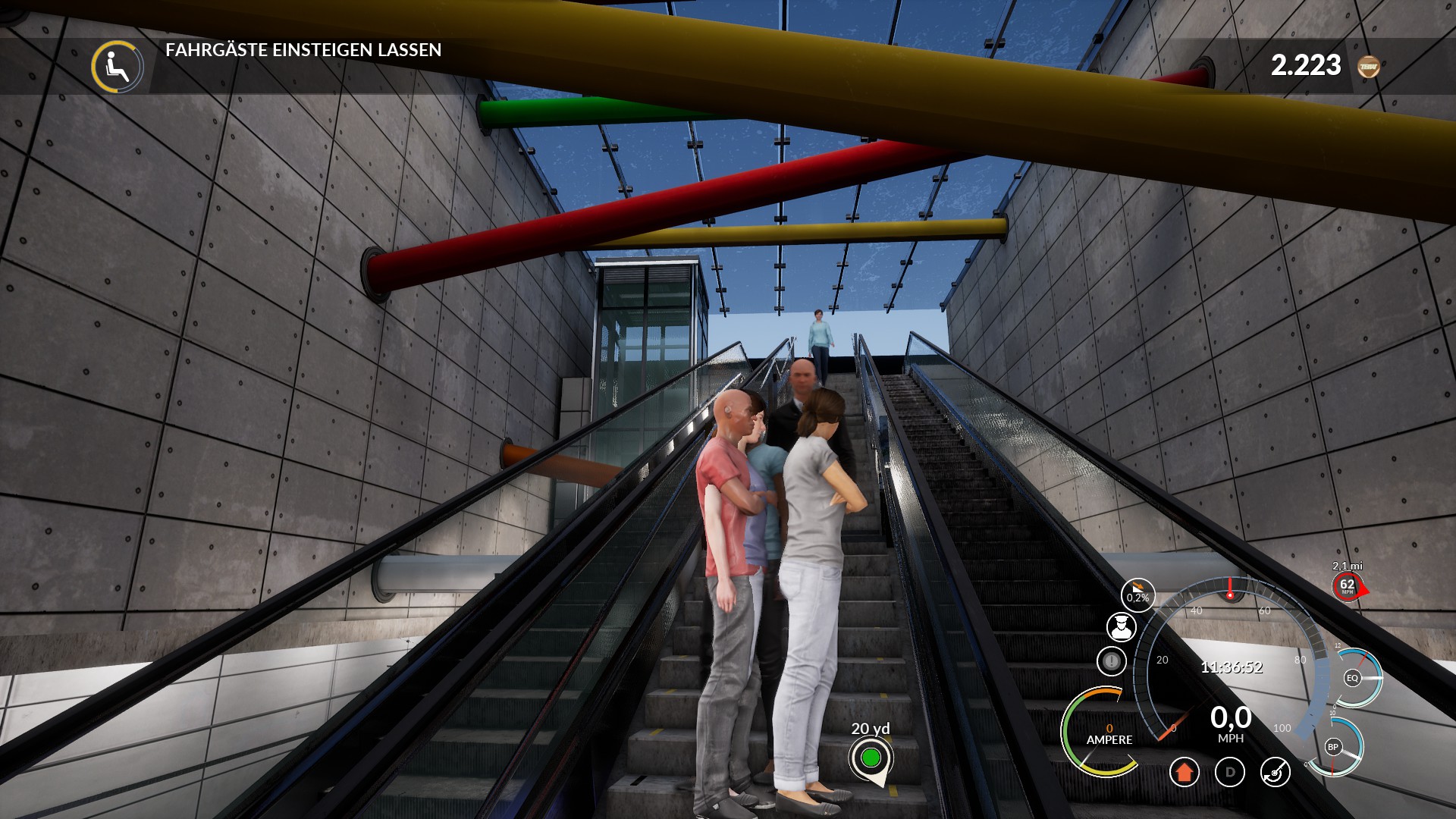Image resolution: width=1456 pixels, height=819 pixels.
Task: Toggle the D drive mode indicator
Action: pyautogui.click(x=1230, y=773)
